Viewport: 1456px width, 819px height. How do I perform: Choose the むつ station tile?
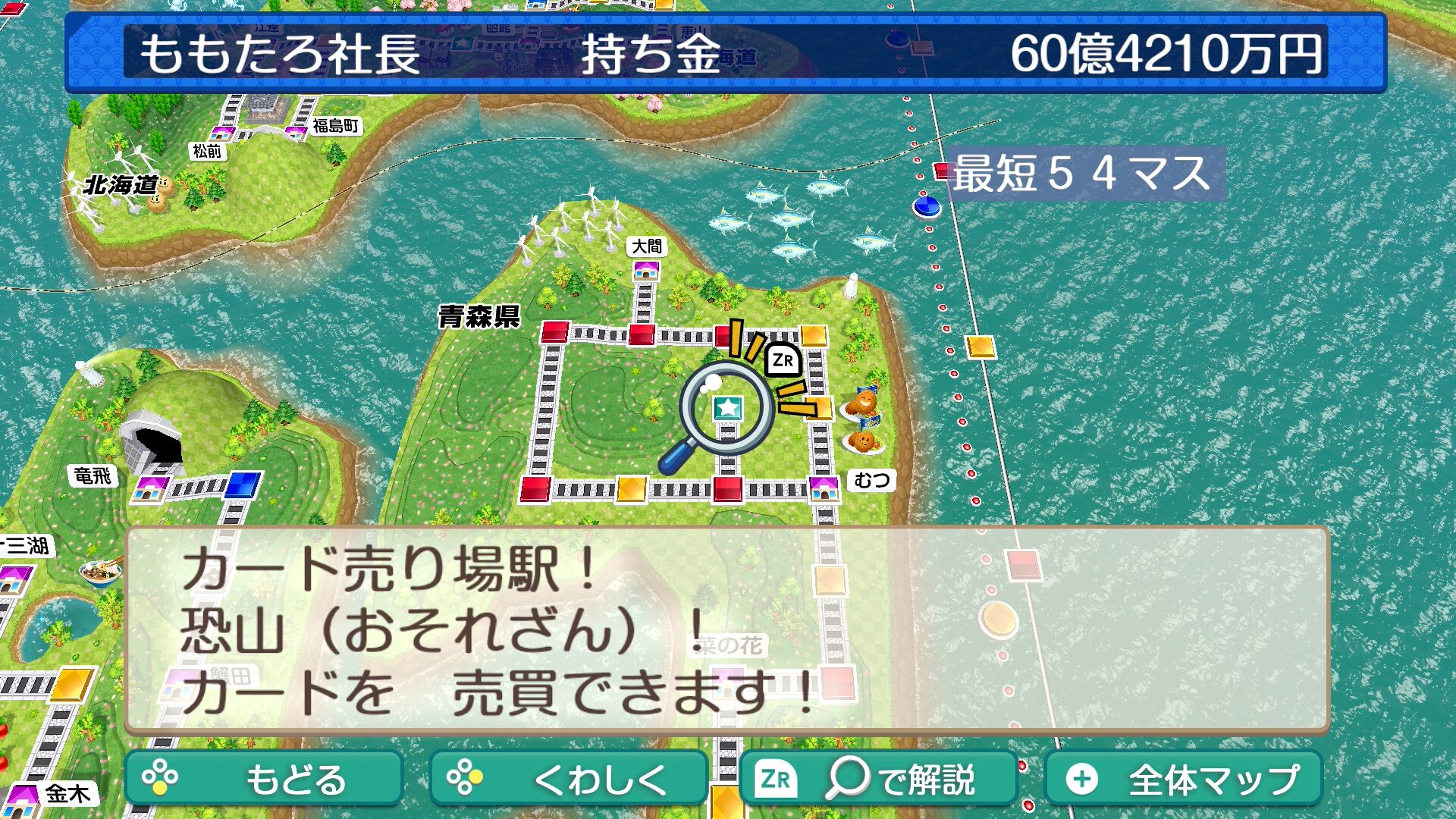pyautogui.click(x=824, y=488)
